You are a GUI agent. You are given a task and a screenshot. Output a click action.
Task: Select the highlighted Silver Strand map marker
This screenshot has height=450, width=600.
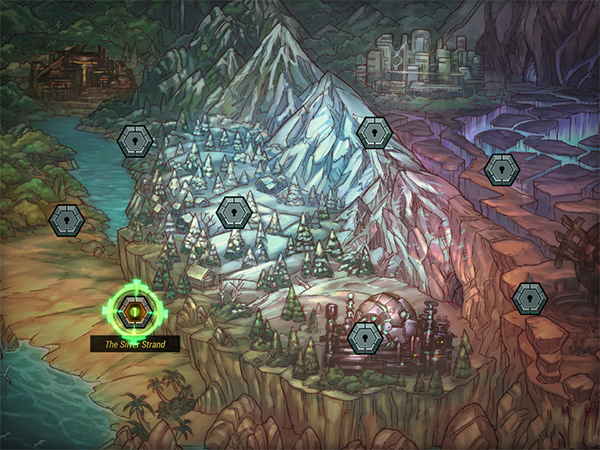coord(134,312)
